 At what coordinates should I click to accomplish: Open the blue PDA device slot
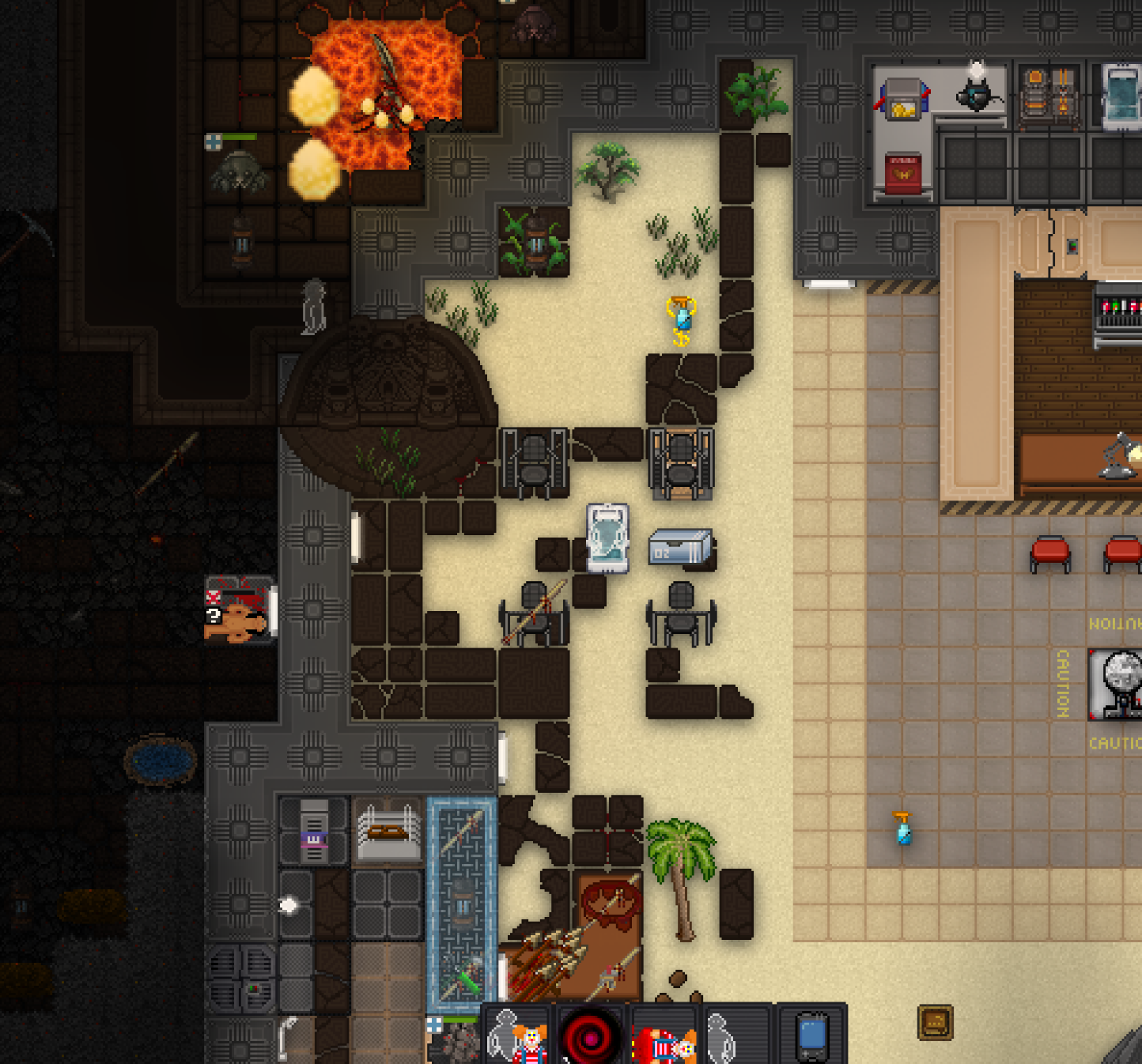(811, 1036)
